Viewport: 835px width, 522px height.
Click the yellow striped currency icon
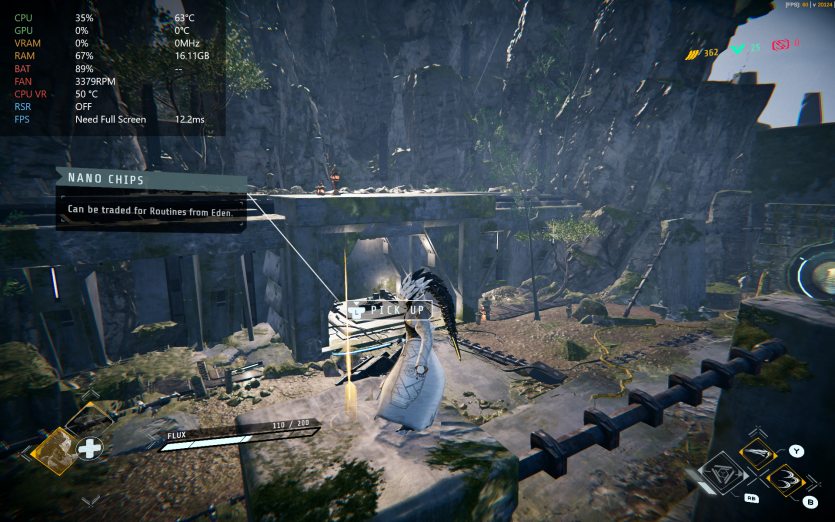coord(692,52)
